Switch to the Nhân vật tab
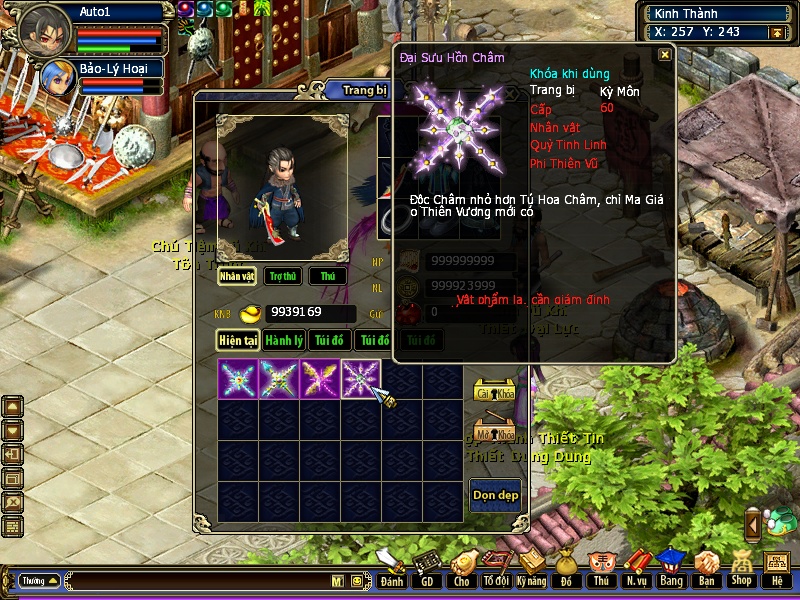The height and width of the screenshot is (600, 800). [x=237, y=276]
